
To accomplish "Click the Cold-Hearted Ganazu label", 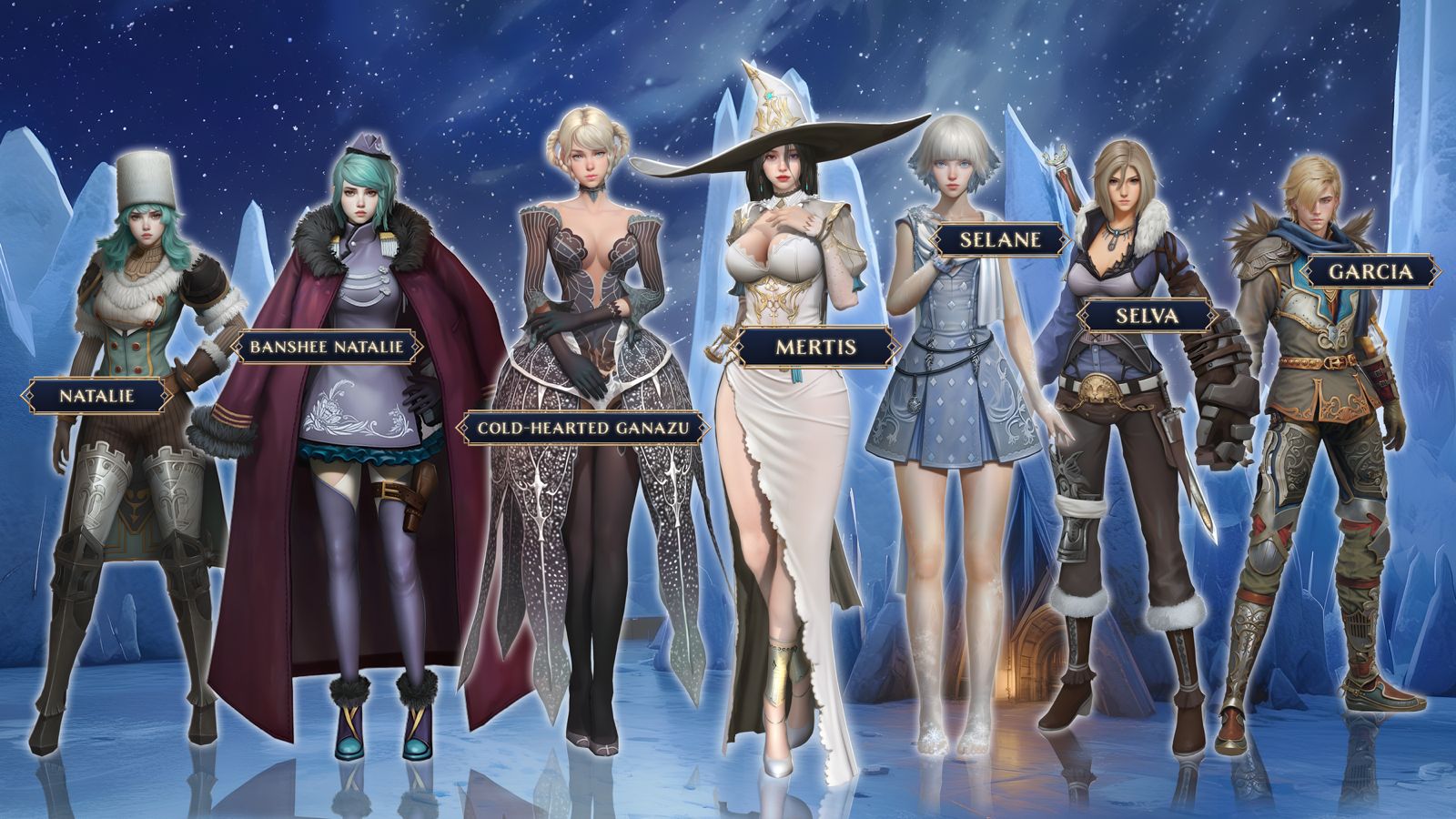I will click(582, 427).
